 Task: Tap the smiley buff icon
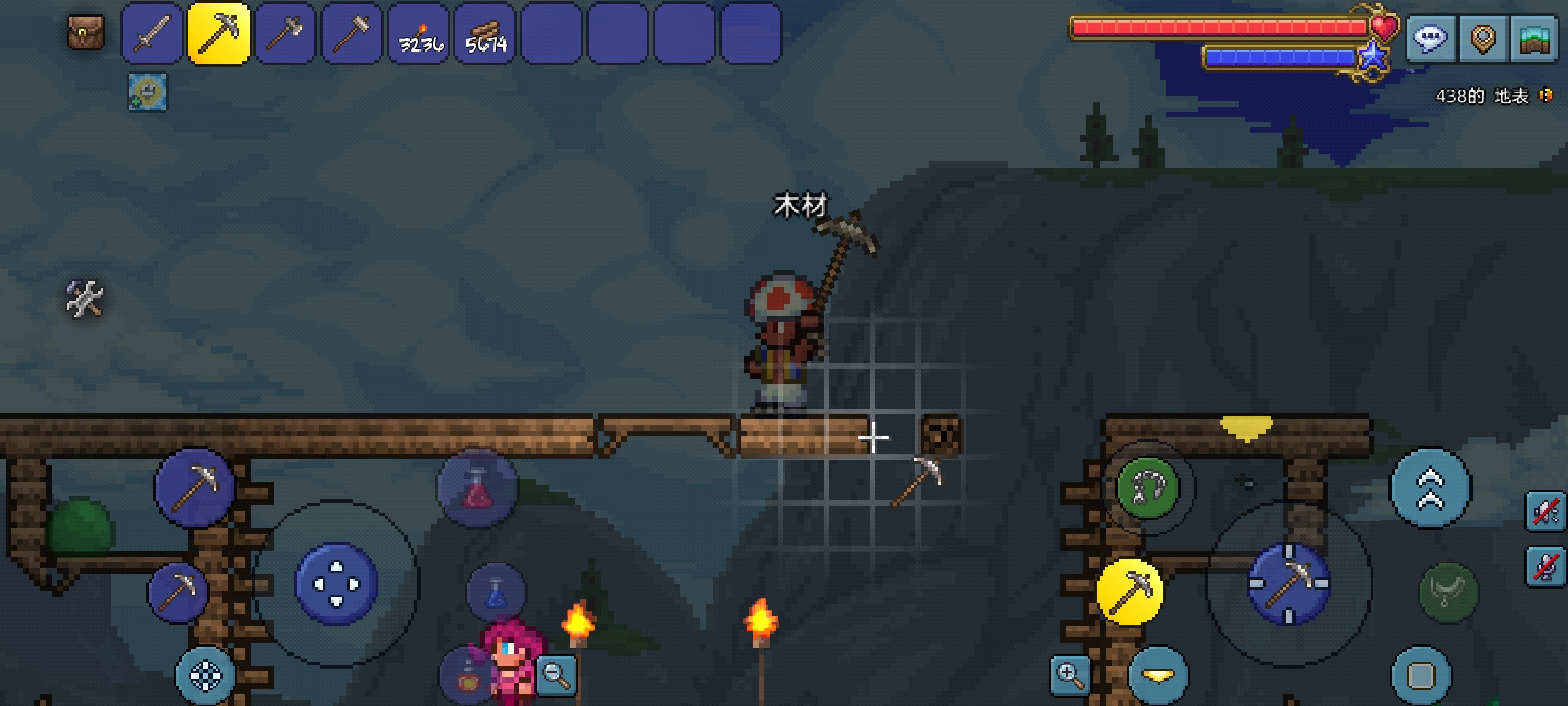point(147,92)
